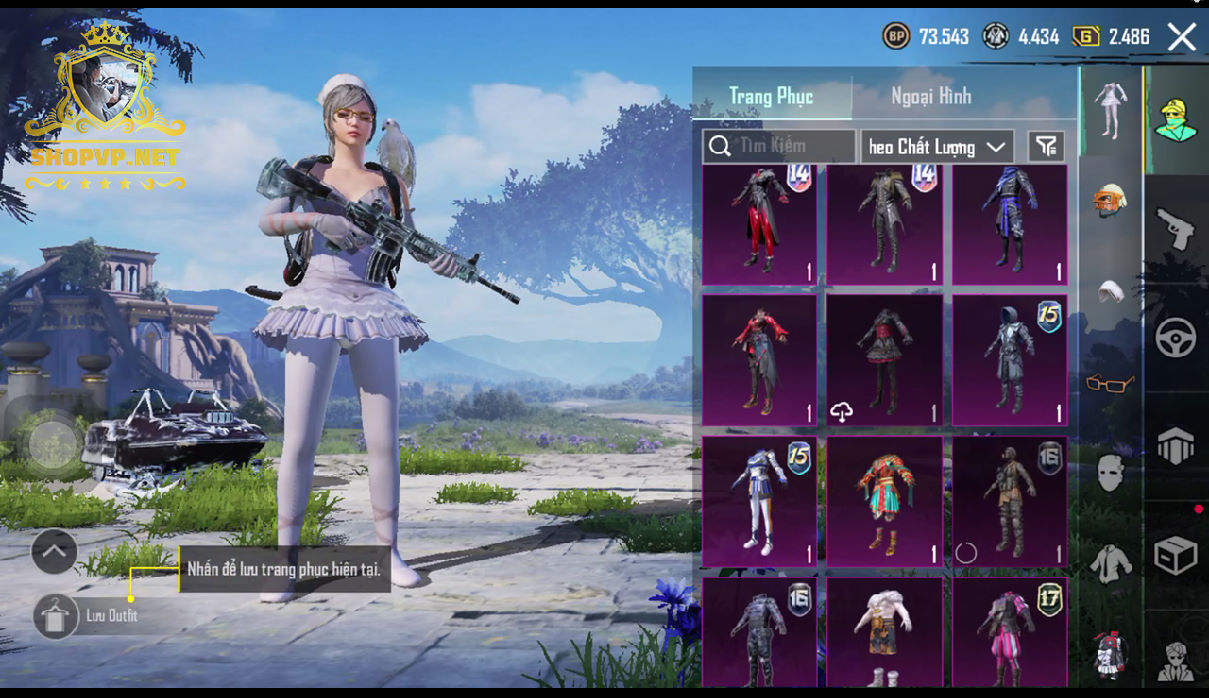Open the vehicle steering wheel section
Viewport: 1209px width, 698px height.
tap(1176, 339)
